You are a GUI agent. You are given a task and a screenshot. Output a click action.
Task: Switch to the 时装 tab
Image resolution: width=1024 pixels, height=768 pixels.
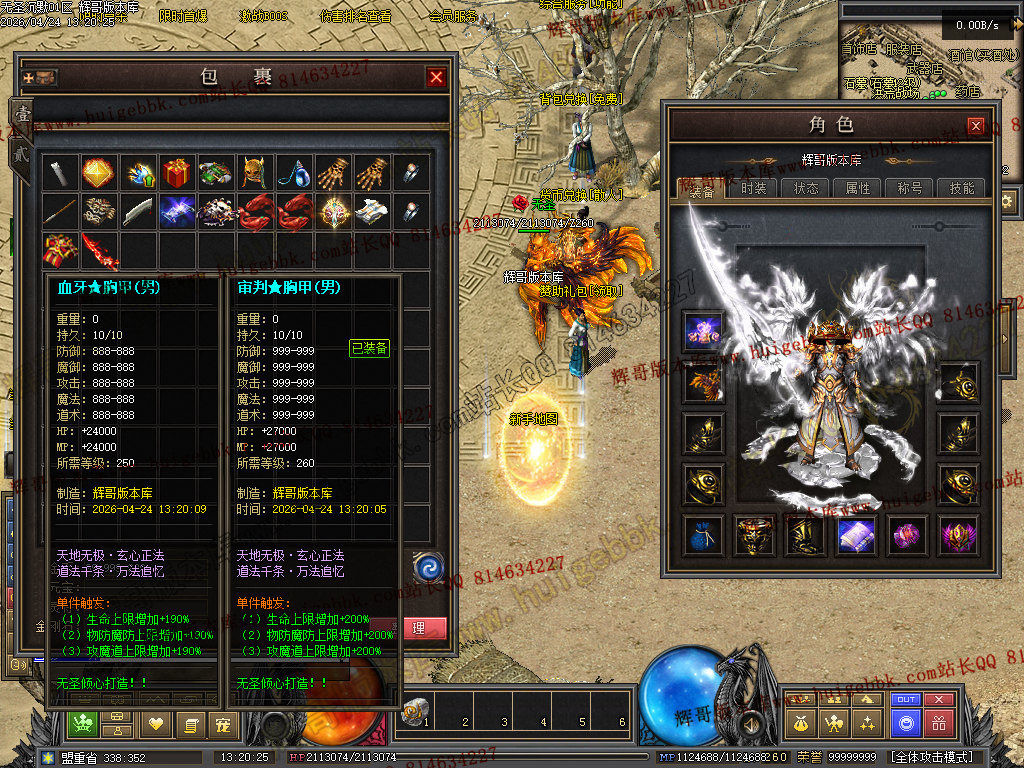[x=754, y=188]
